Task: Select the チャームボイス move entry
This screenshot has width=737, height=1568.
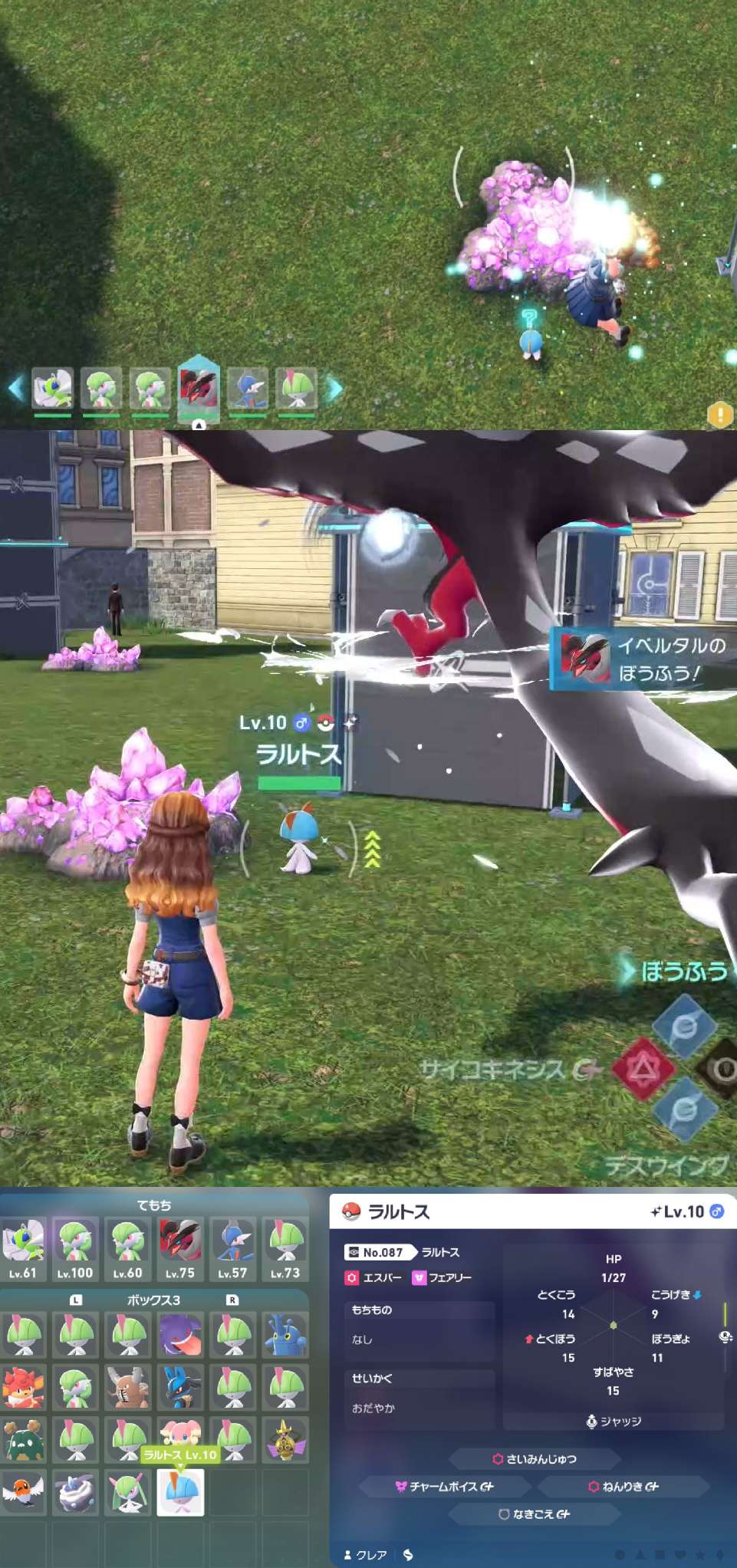Action: click(x=445, y=1486)
